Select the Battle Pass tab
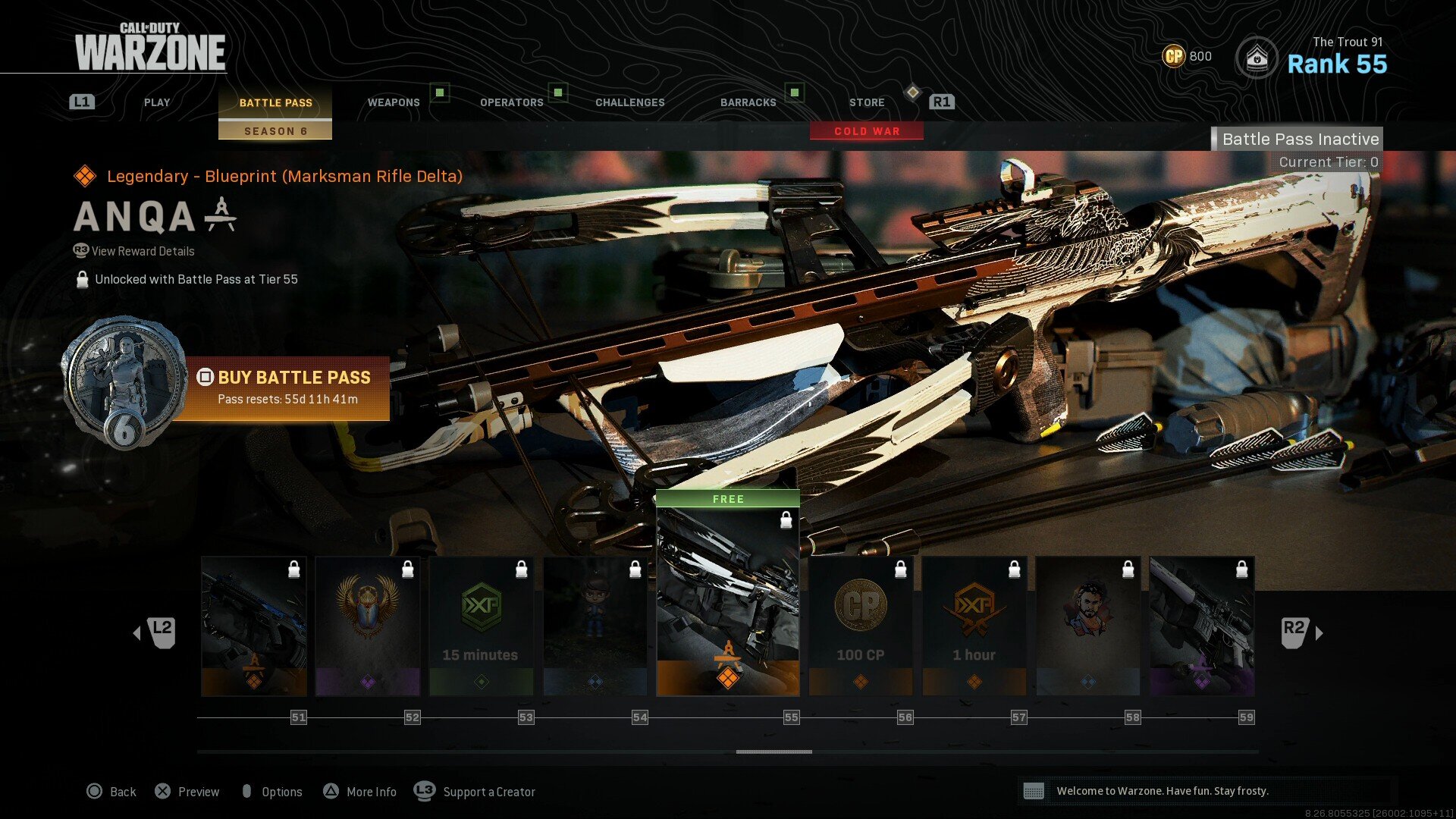The image size is (1456, 819). pos(275,103)
